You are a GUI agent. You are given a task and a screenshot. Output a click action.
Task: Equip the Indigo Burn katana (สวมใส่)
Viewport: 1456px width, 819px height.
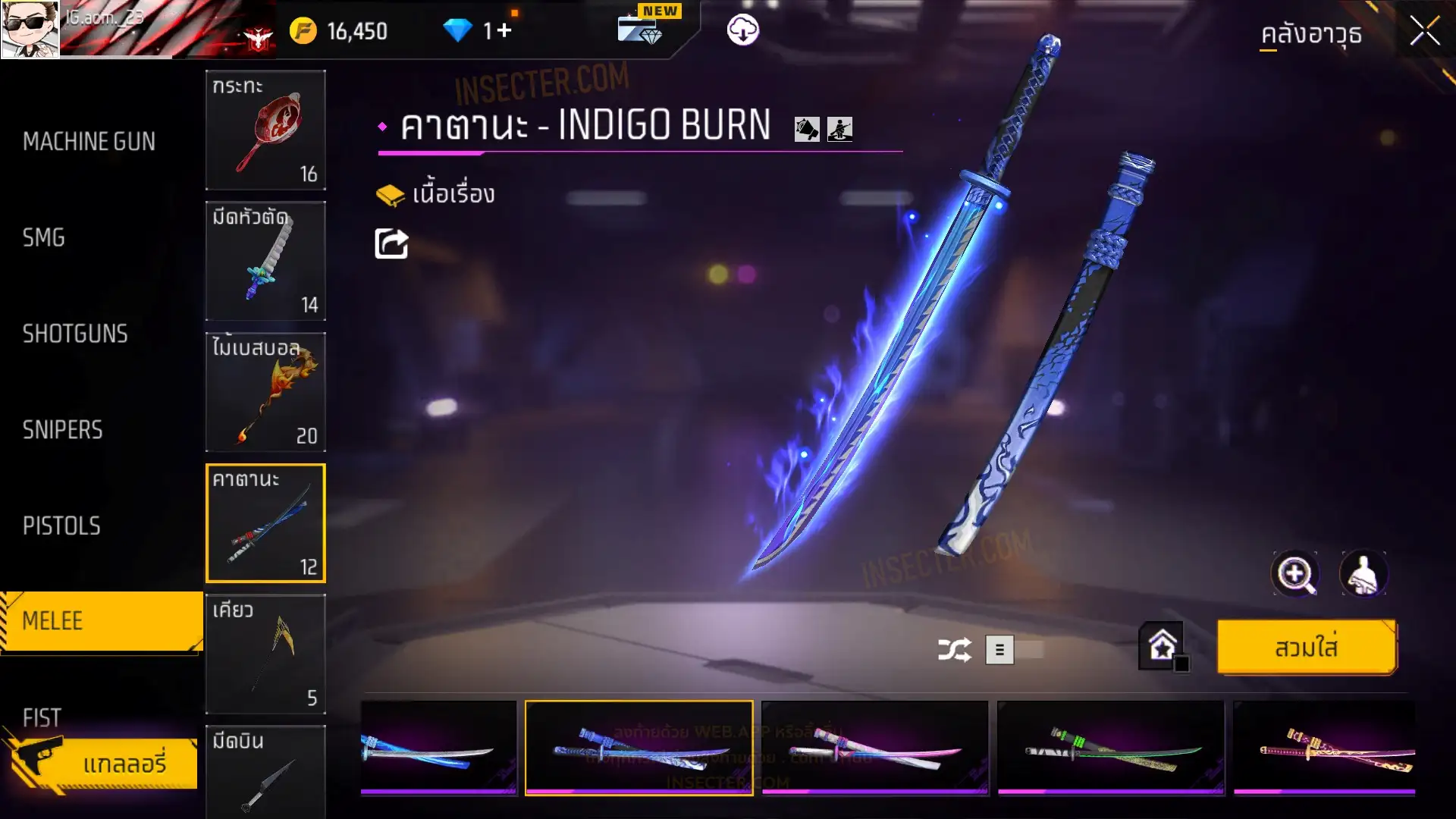pyautogui.click(x=1306, y=648)
